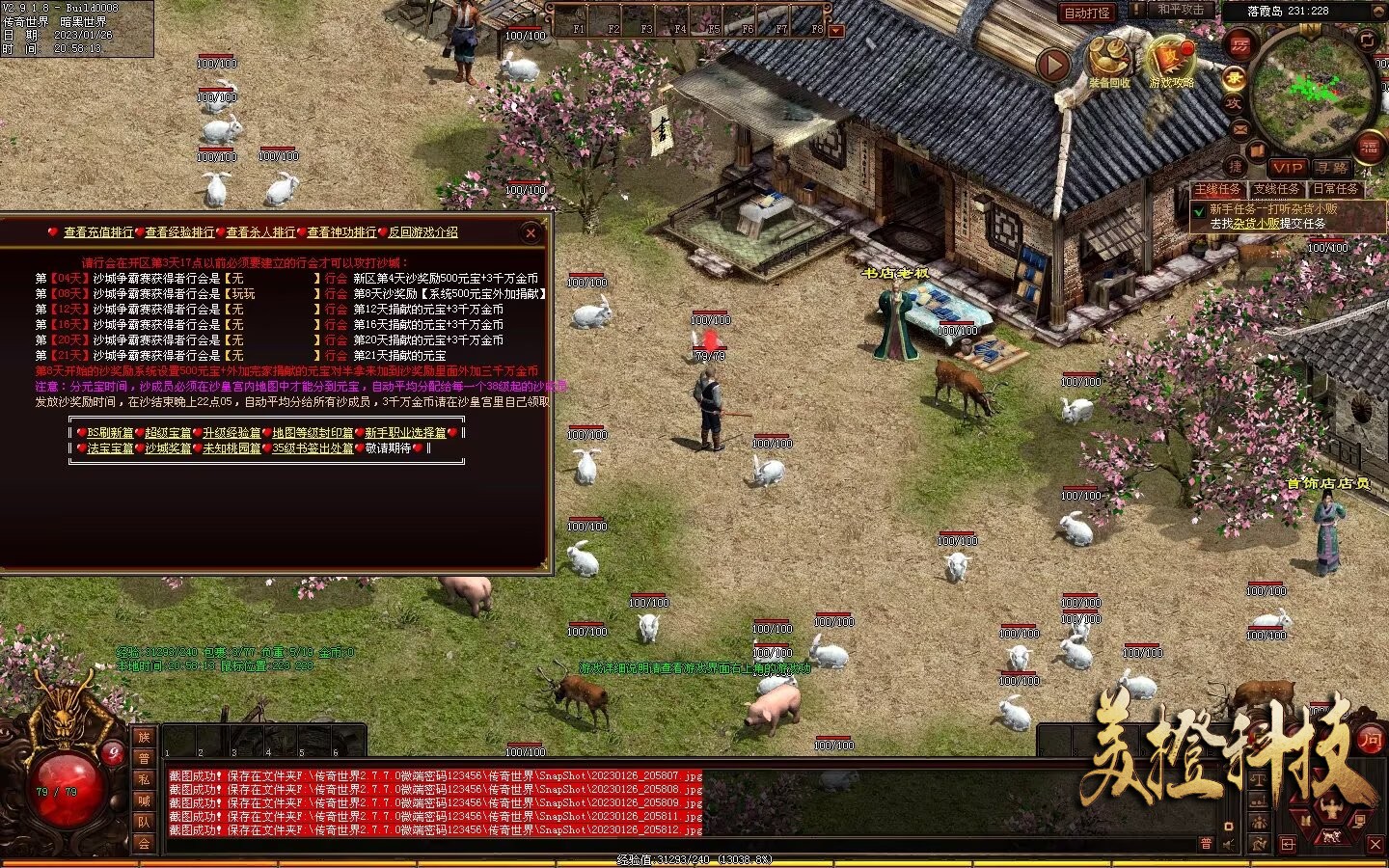Select the 私 private chat channel
This screenshot has width=1389, height=868.
point(144,779)
